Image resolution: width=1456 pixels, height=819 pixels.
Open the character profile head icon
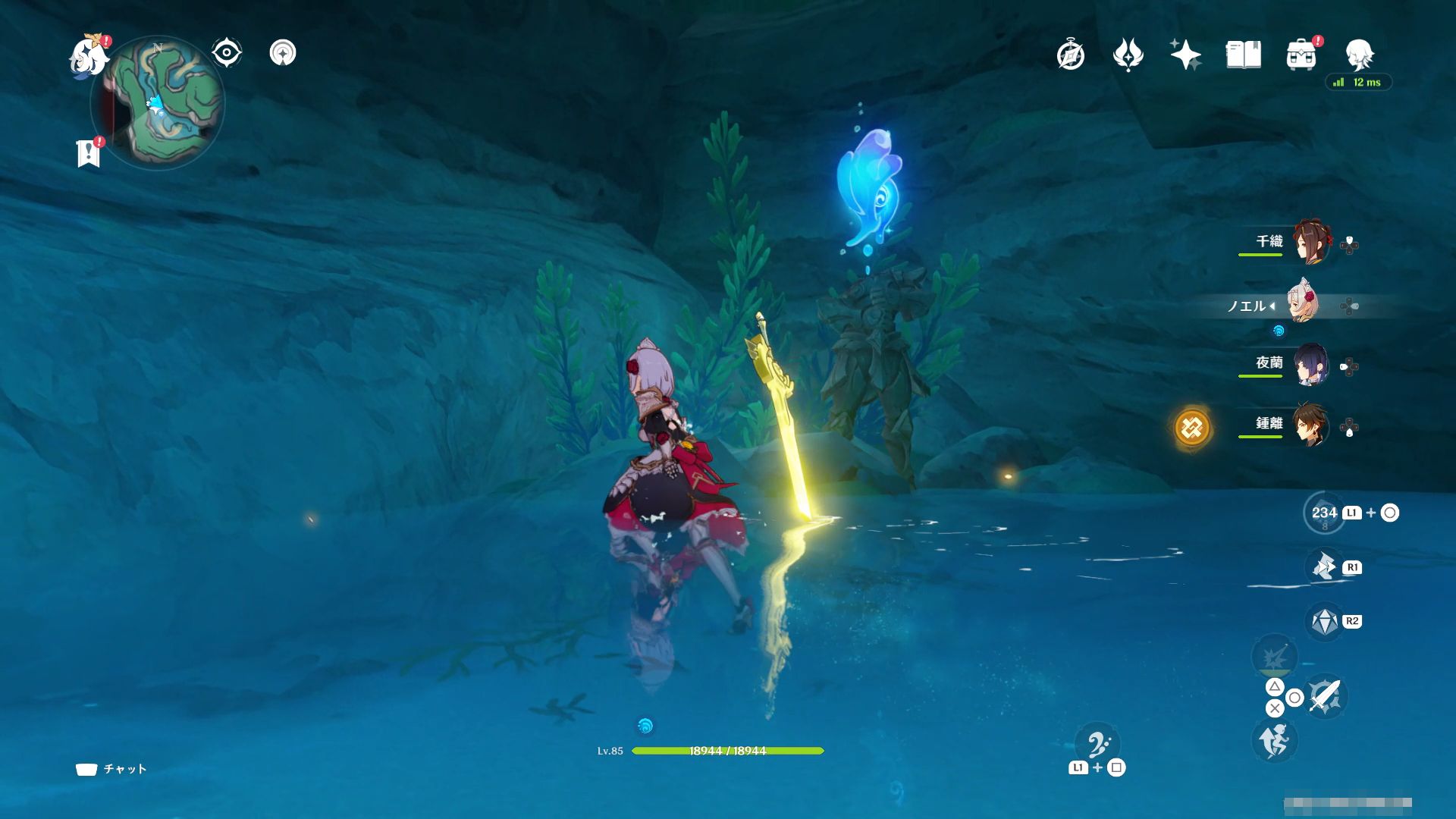(1359, 55)
